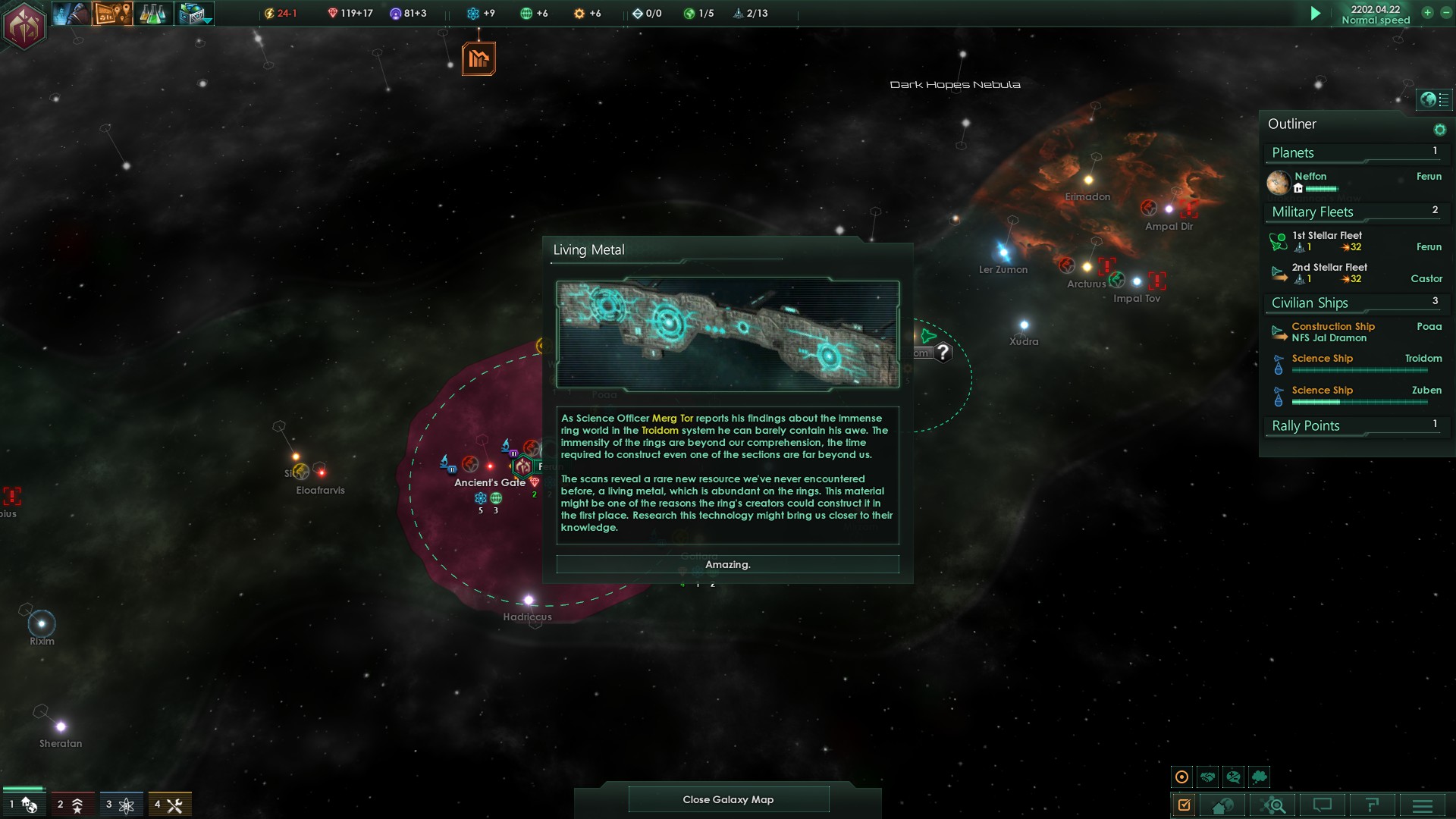The height and width of the screenshot is (819, 1456).
Task: Click the orange declining-chart alert notification
Action: (x=479, y=58)
